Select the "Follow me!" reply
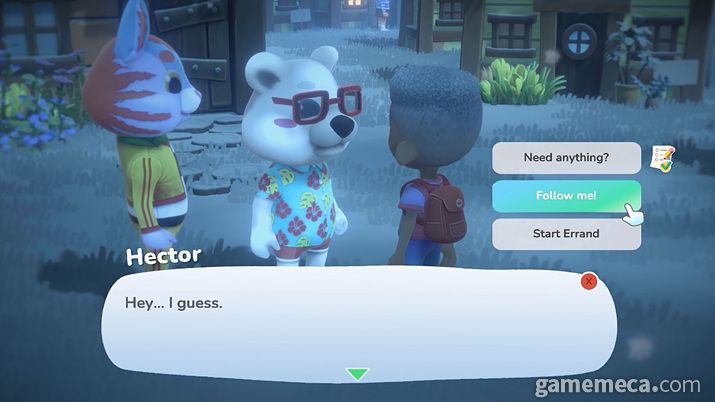This screenshot has height=402, width=715. tap(566, 195)
